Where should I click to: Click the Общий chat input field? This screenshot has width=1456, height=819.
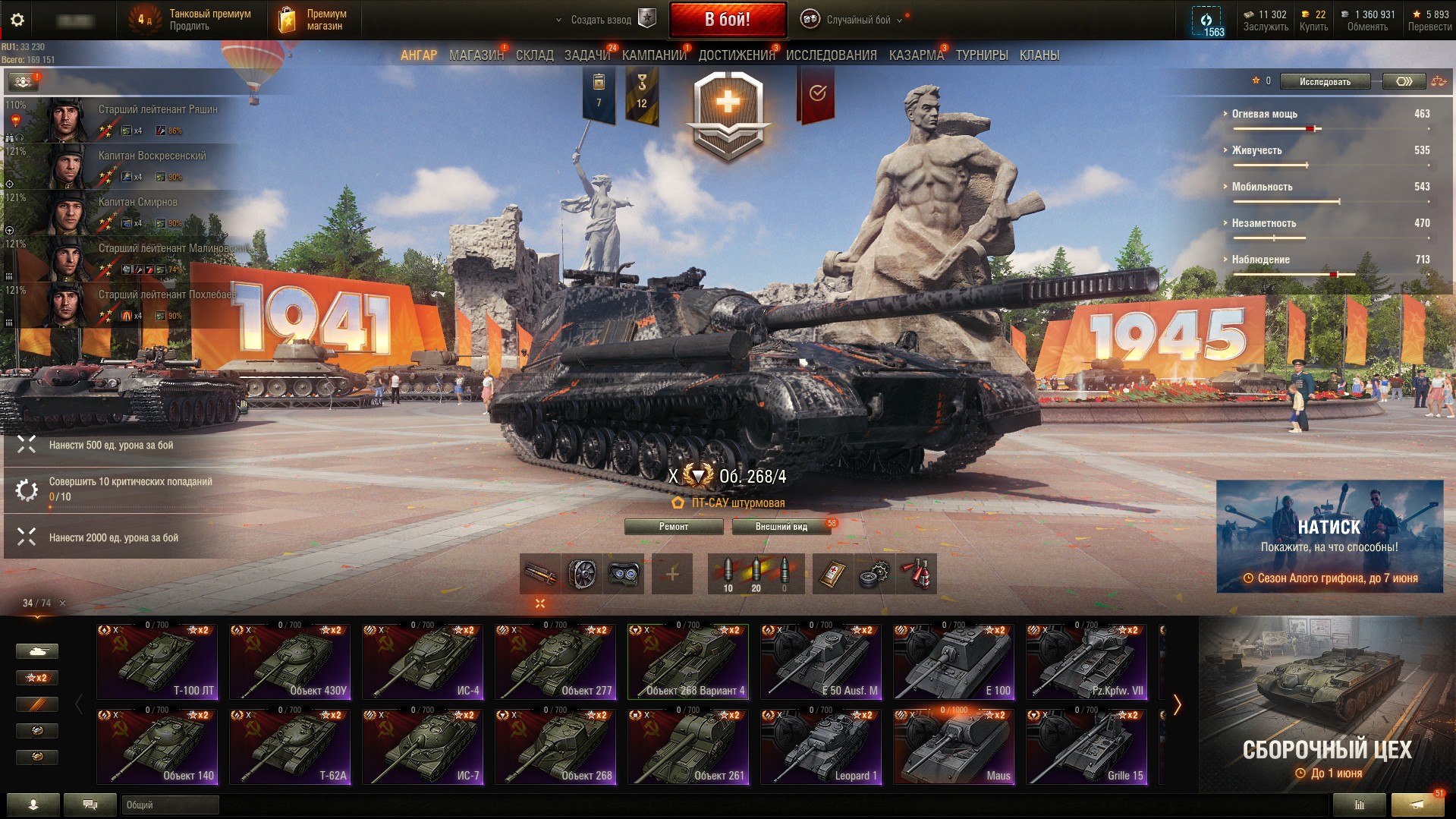(170, 805)
